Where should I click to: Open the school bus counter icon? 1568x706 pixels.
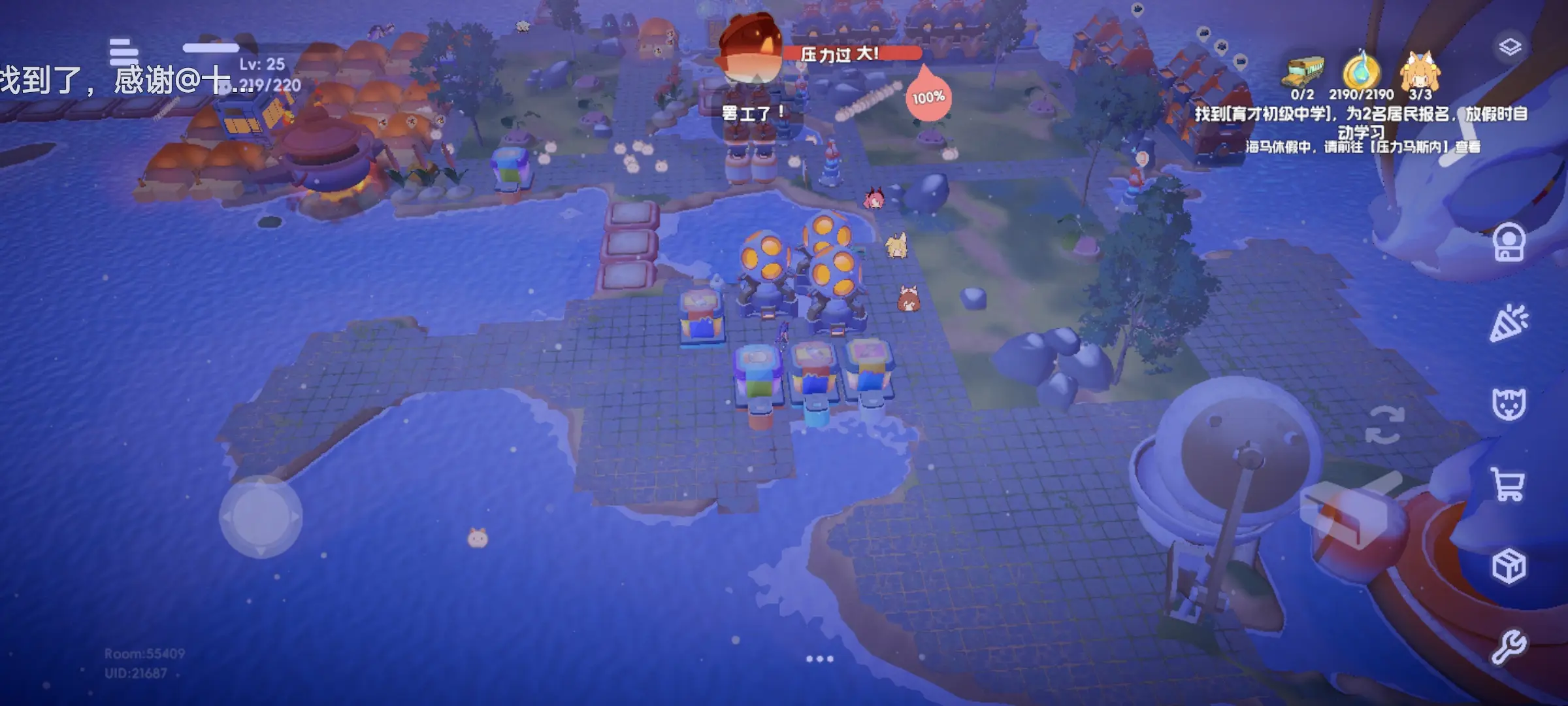tap(1305, 71)
